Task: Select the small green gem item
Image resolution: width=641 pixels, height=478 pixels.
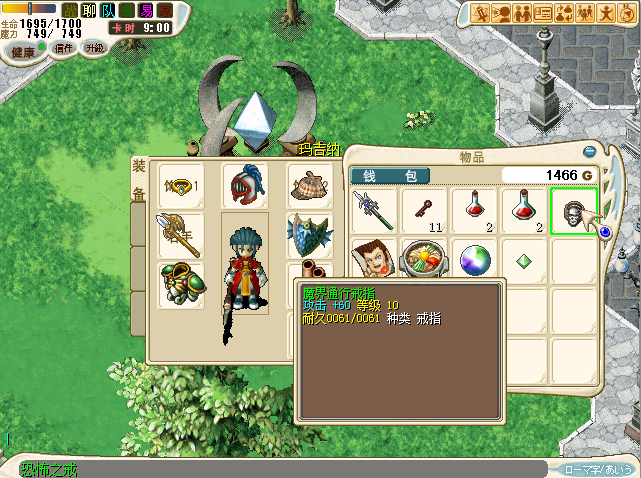Action: click(x=524, y=260)
